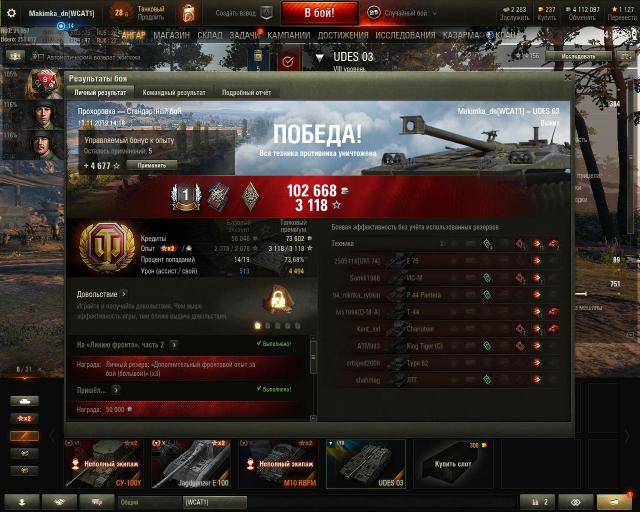This screenshot has height=512, width=640.
Task: Open the «Подробный отчёт» tab
Action: point(247,92)
